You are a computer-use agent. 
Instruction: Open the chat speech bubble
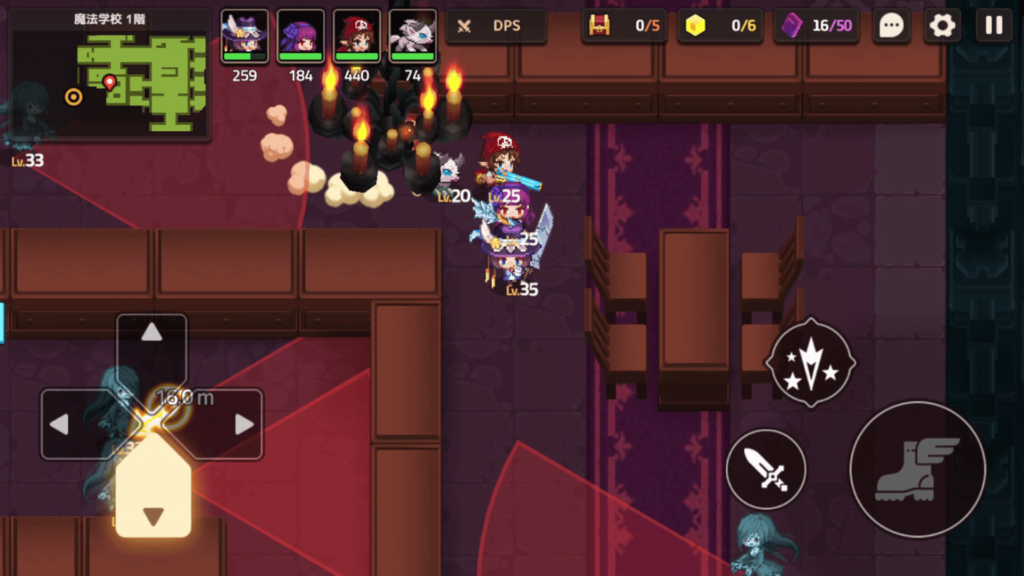point(891,26)
